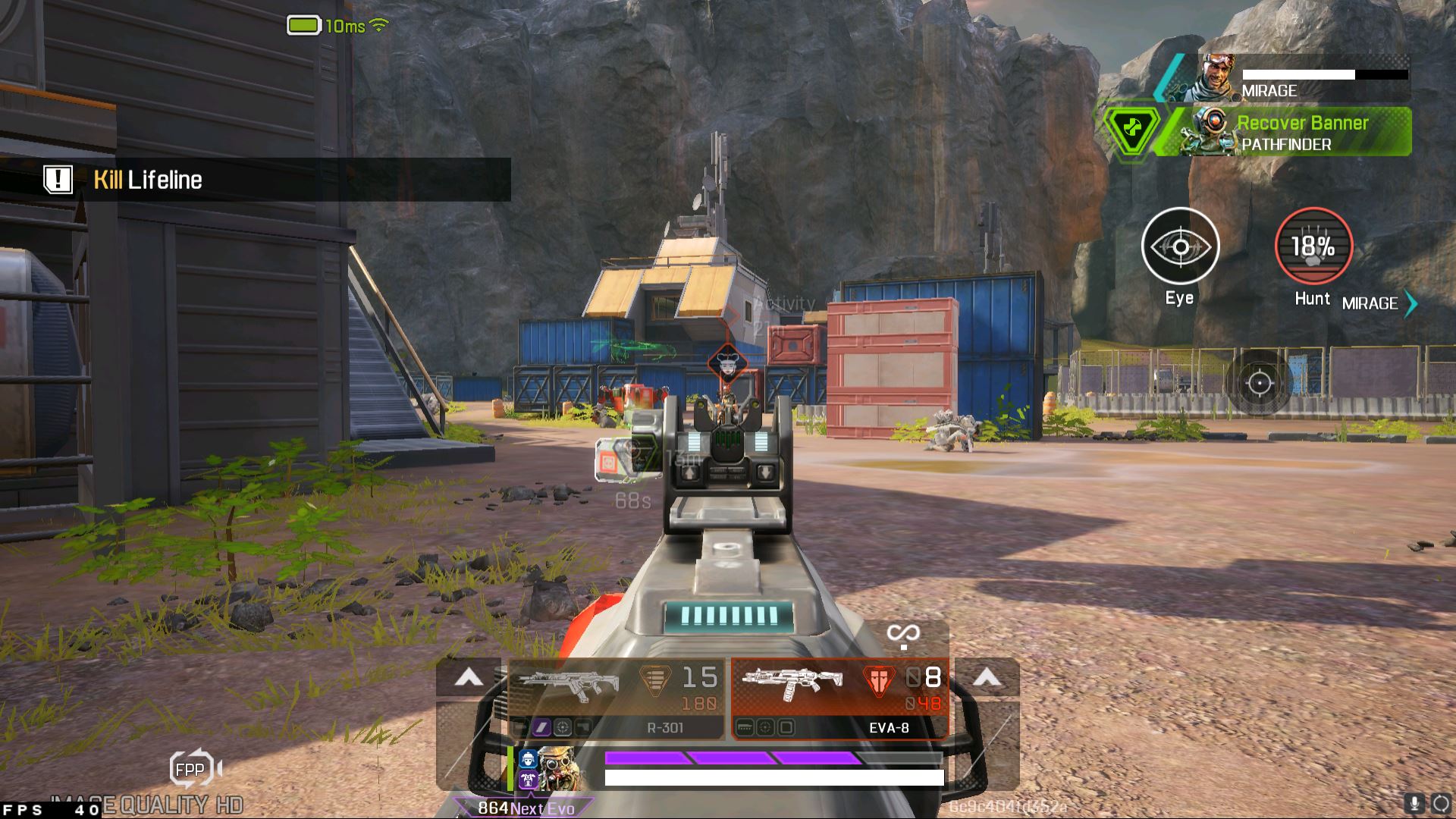Image resolution: width=1456 pixels, height=819 pixels.
Task: Expand the arrow right of EVA-8
Action: pos(987,677)
